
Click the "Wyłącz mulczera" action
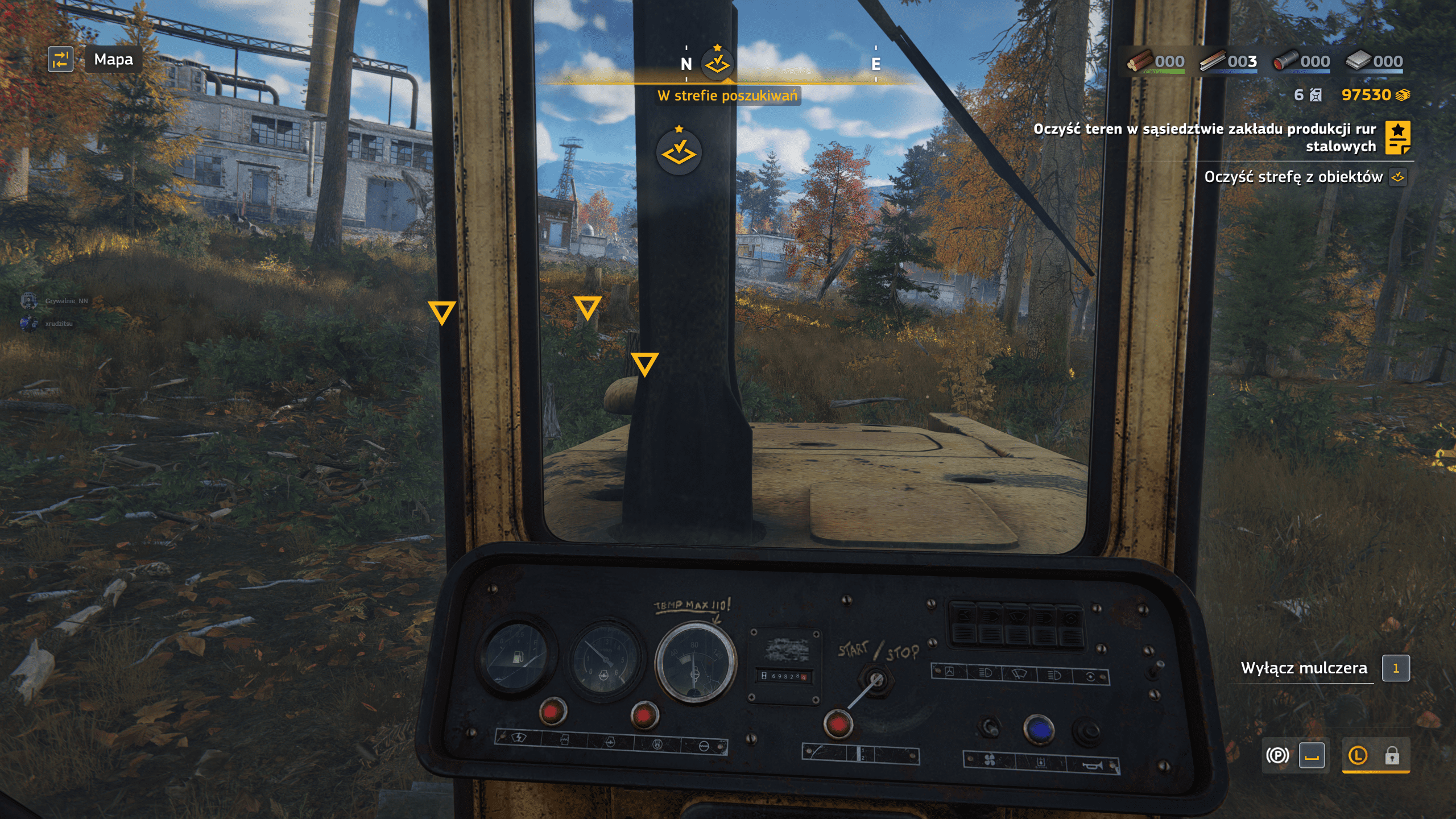pyautogui.click(x=1304, y=668)
